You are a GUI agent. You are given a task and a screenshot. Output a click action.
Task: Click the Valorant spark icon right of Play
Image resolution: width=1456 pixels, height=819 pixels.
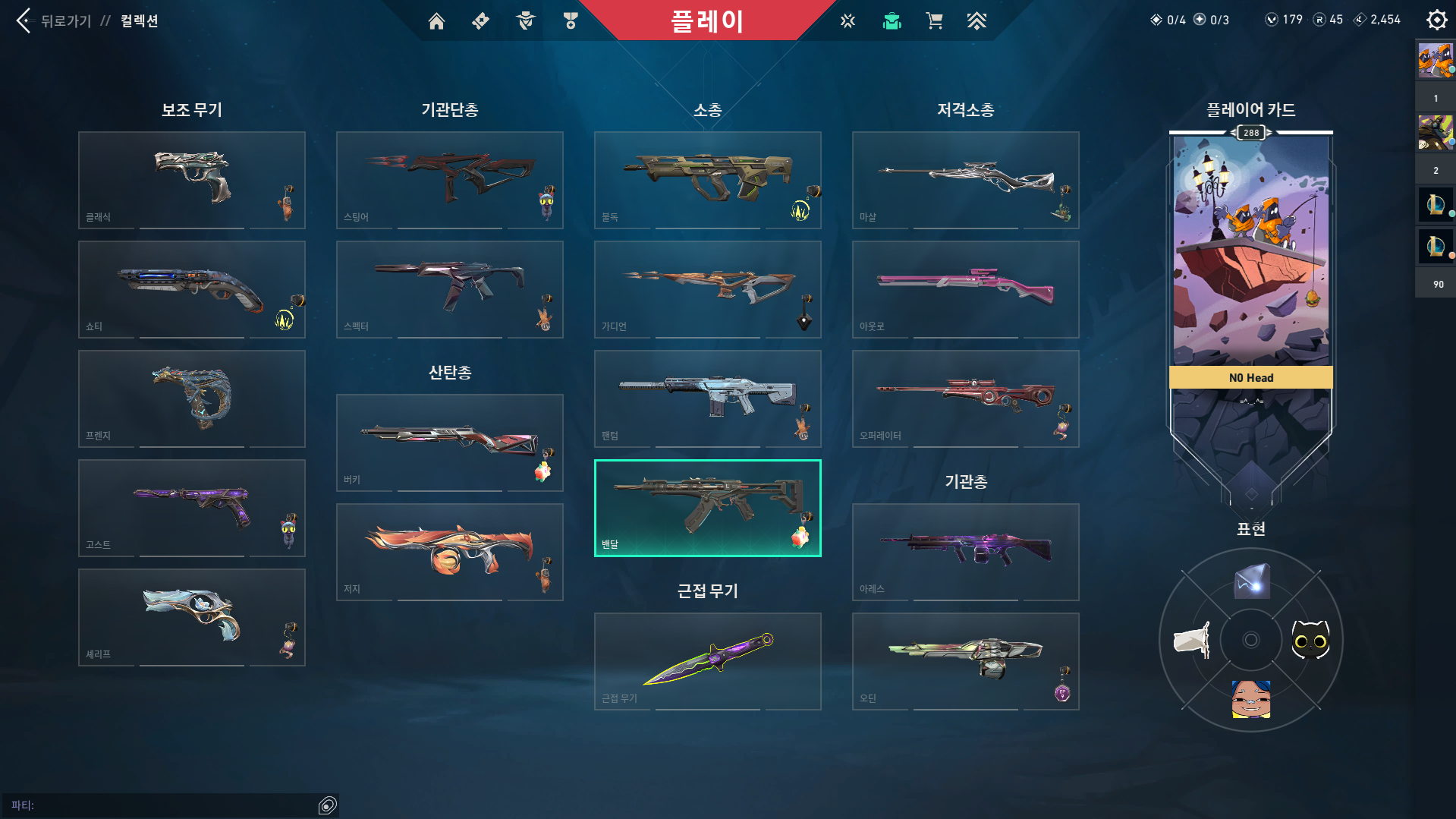tap(846, 20)
